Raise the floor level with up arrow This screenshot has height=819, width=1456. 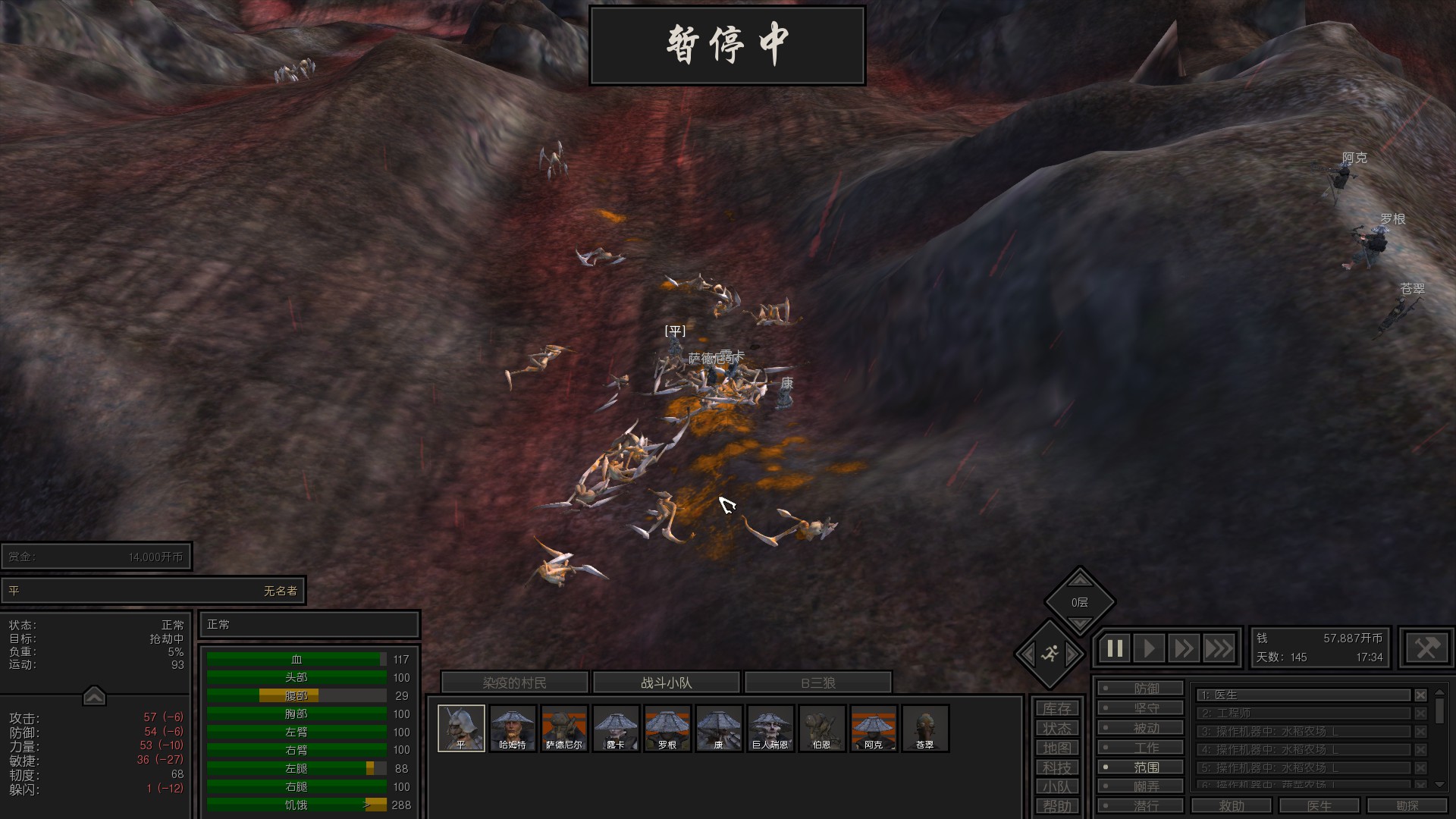(x=1080, y=581)
